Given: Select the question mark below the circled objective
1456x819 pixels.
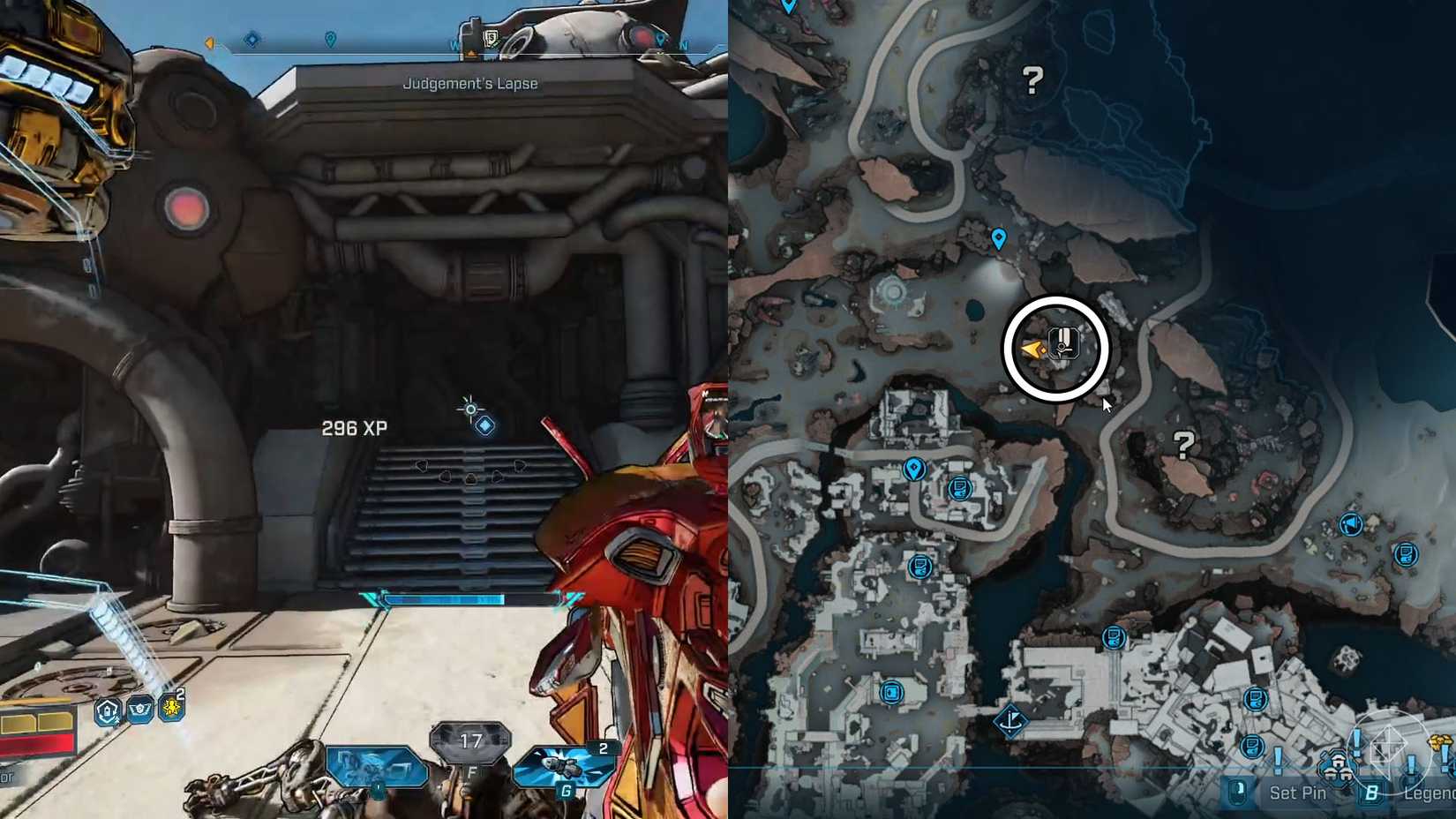Looking at the screenshot, I should pos(1185,446).
